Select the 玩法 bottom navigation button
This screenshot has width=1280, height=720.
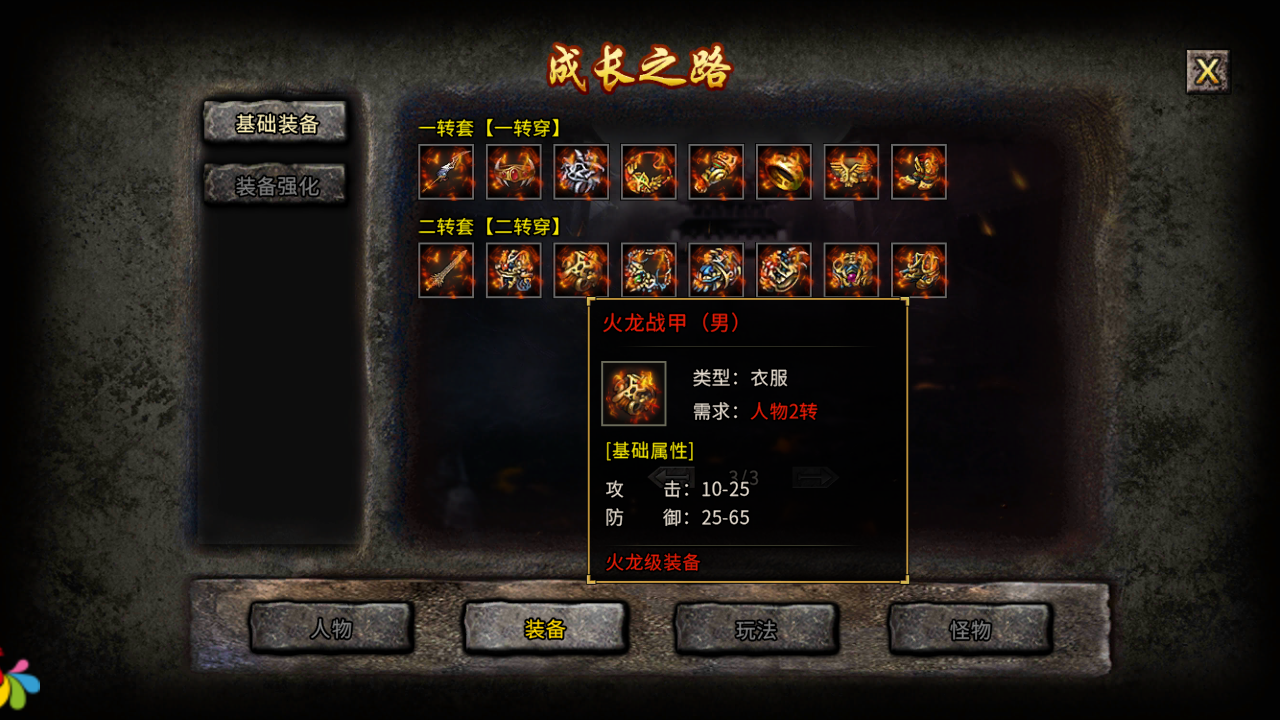756,630
